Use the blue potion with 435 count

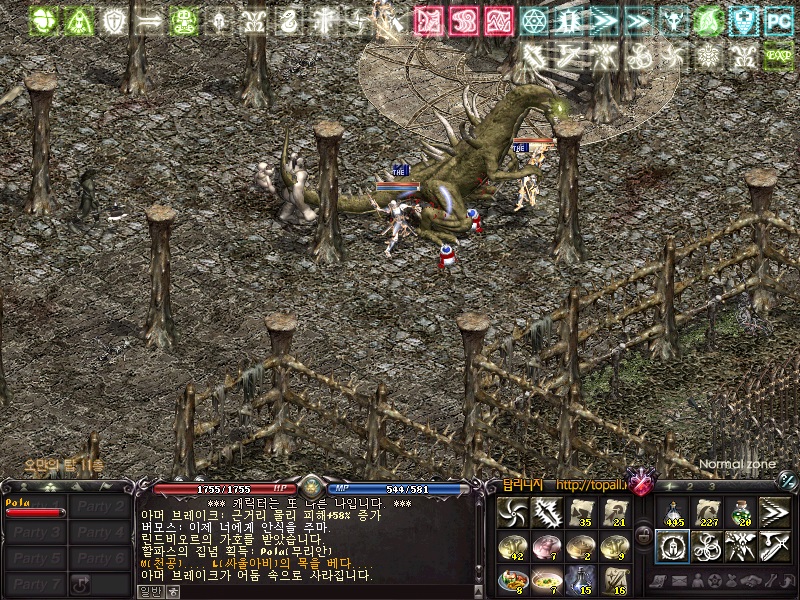[671, 513]
